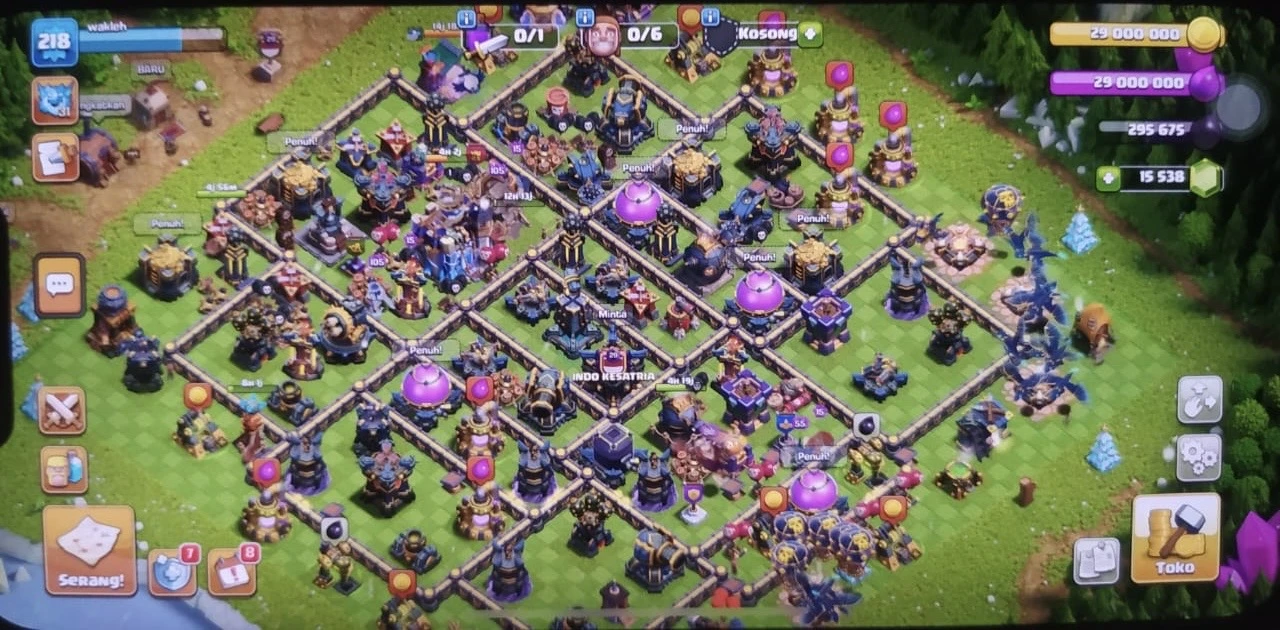This screenshot has width=1280, height=630.
Task: Show info for the 0/1 sword slot
Action: [466, 19]
